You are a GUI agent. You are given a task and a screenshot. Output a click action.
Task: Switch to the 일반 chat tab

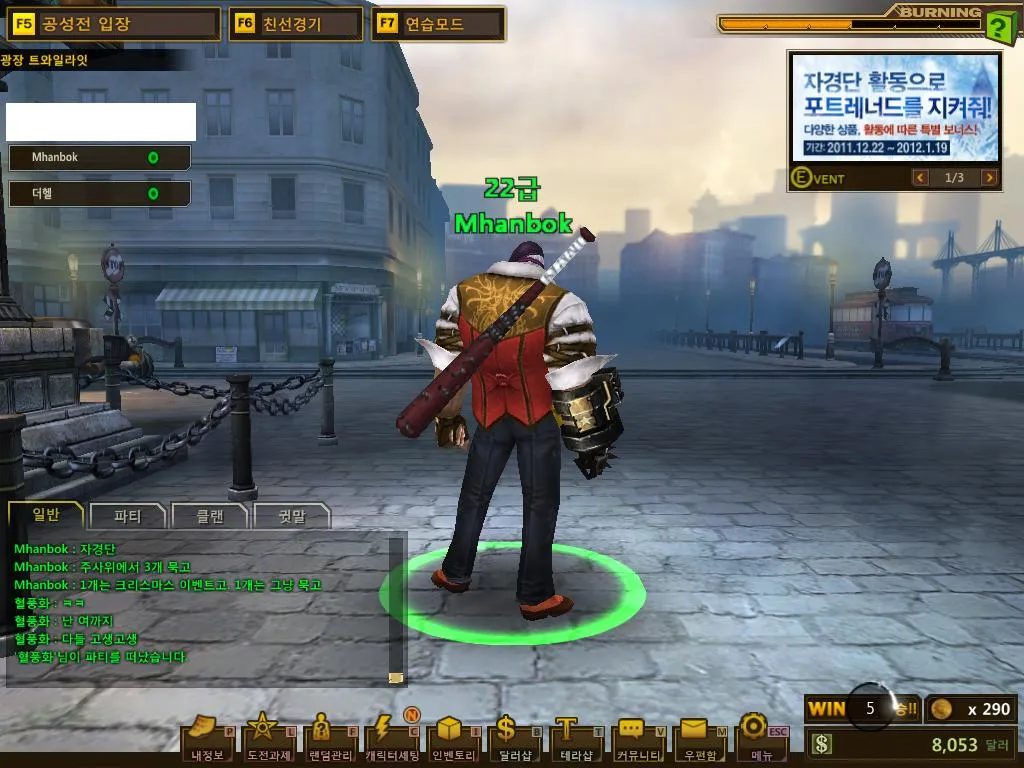(x=46, y=515)
